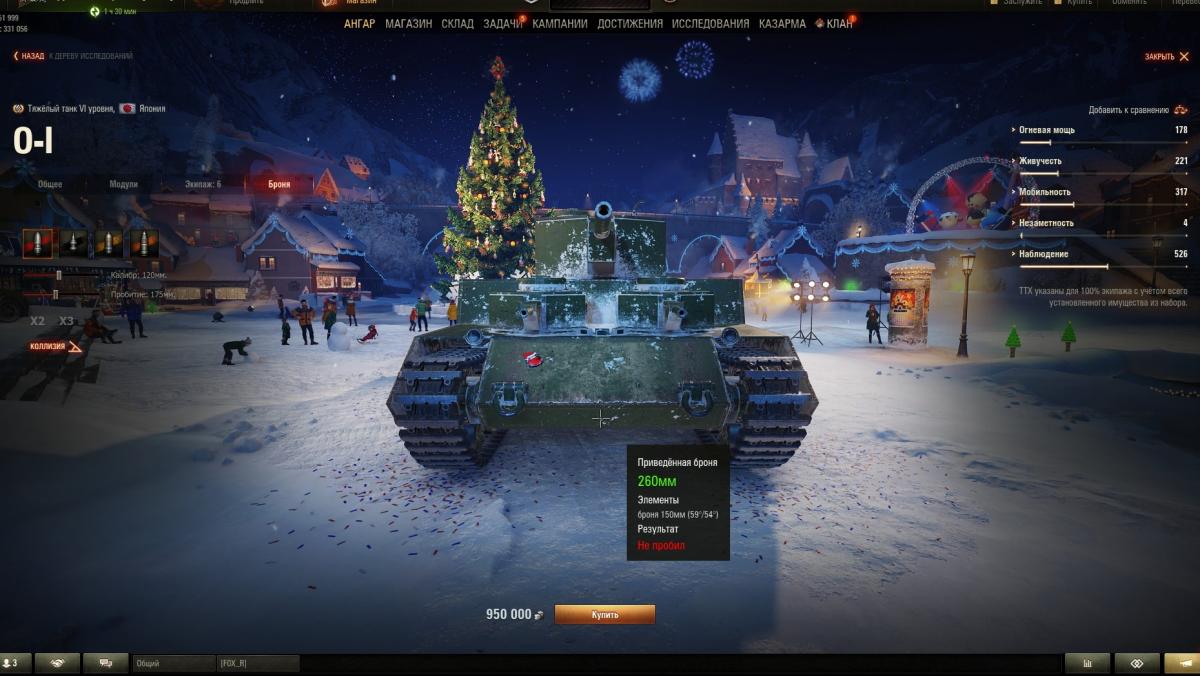Go back via the Назад button

(x=29, y=56)
